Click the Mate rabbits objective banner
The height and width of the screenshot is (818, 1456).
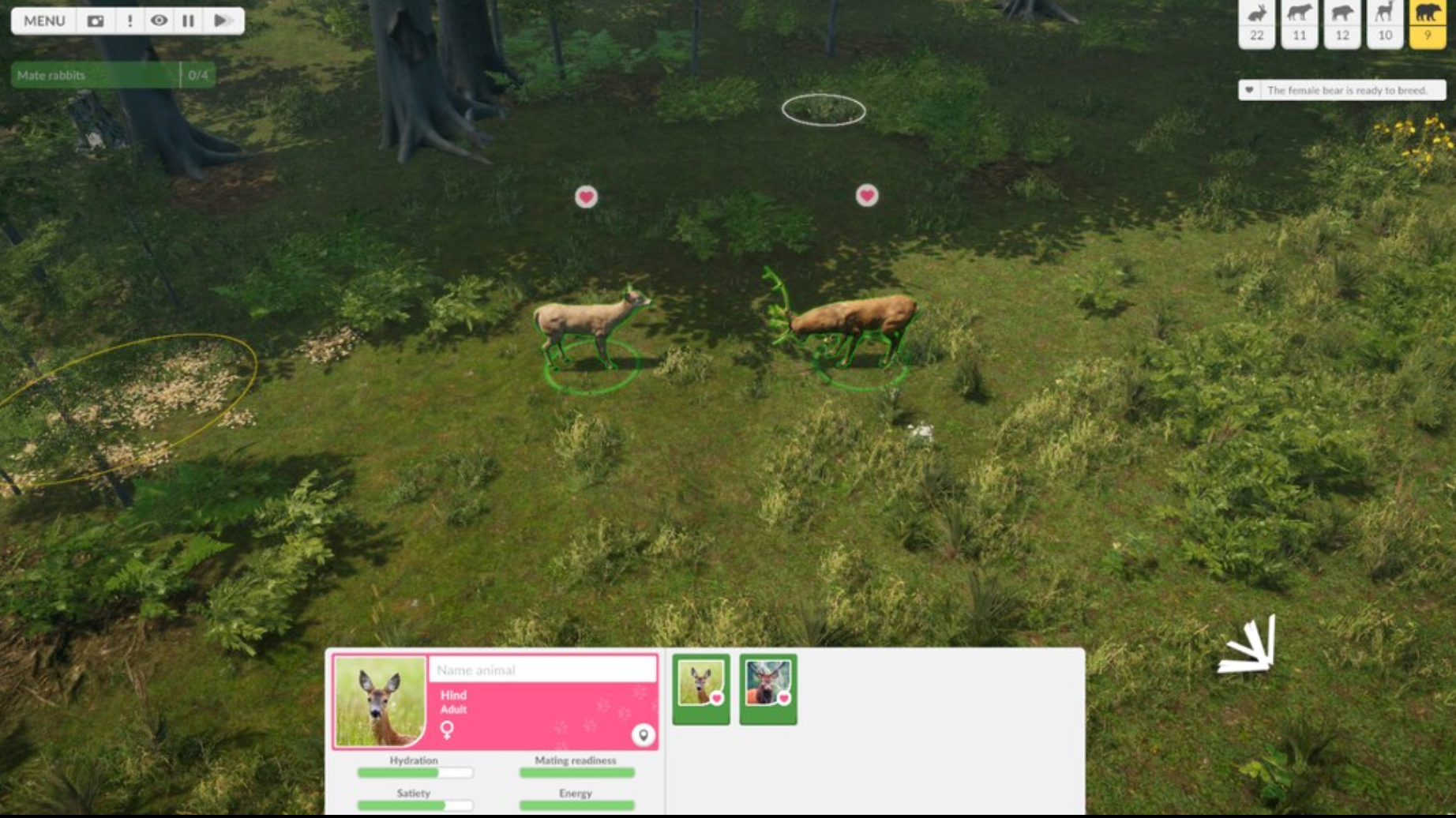point(111,76)
